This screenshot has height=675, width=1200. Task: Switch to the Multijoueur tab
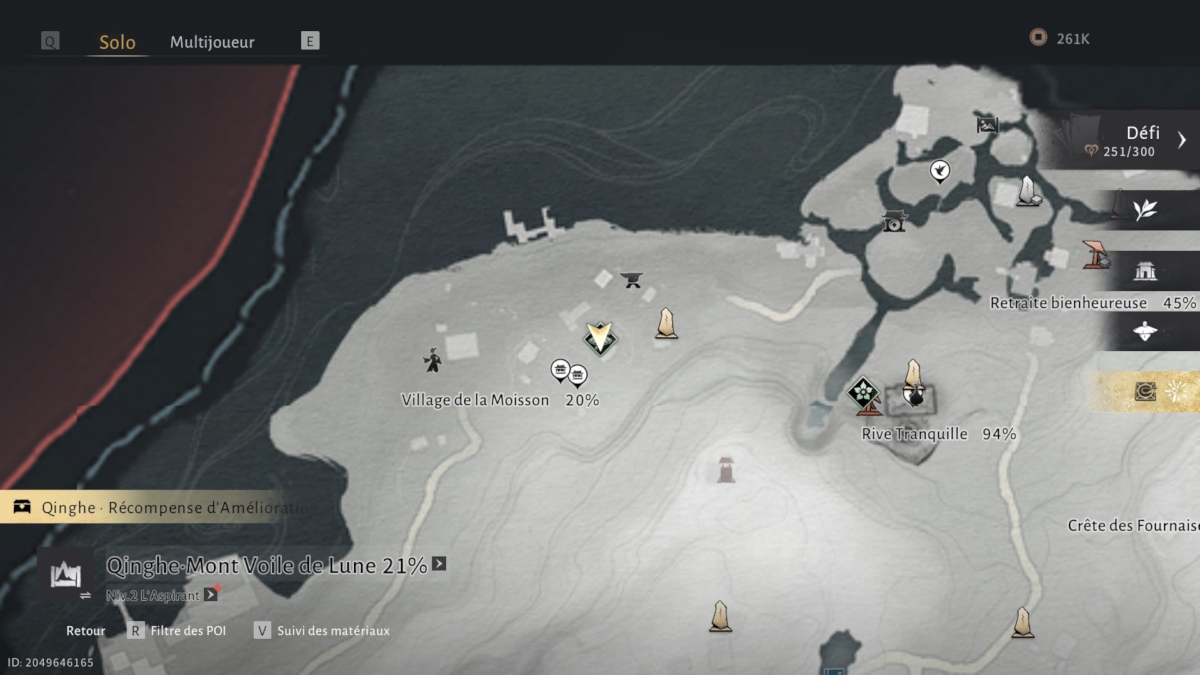coord(212,42)
